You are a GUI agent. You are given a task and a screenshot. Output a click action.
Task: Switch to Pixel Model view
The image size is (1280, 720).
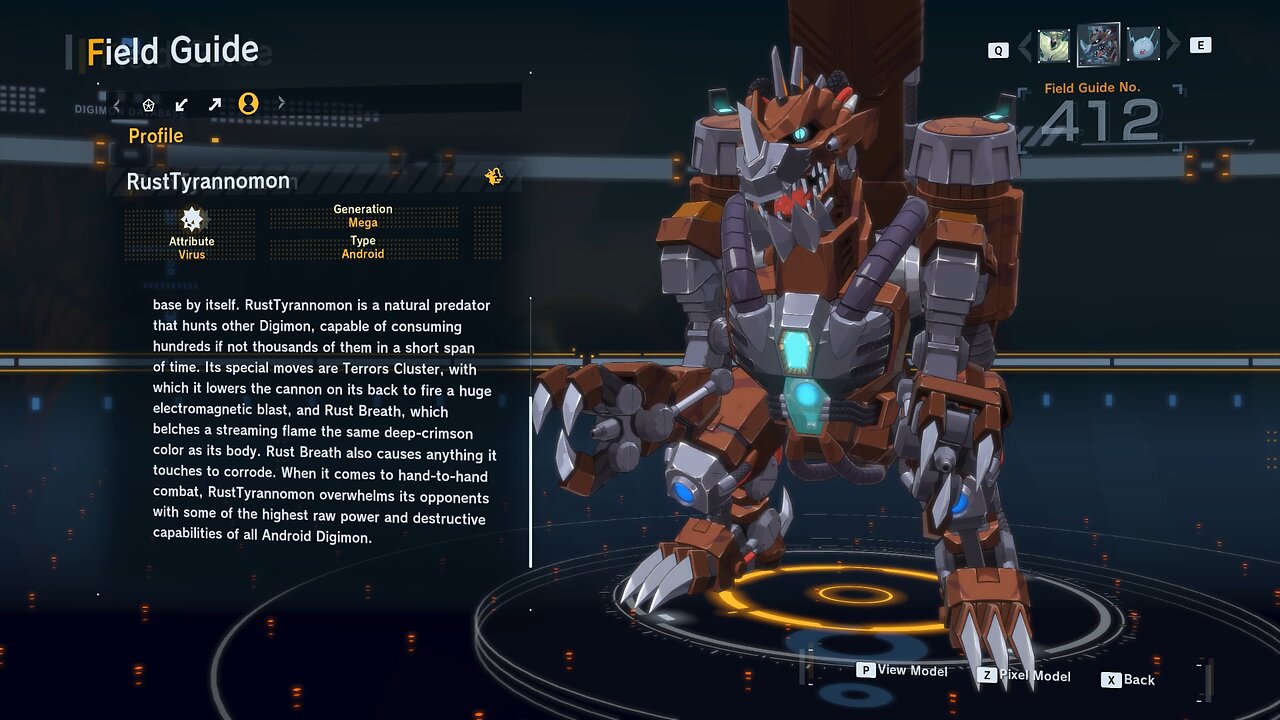coord(1024,676)
